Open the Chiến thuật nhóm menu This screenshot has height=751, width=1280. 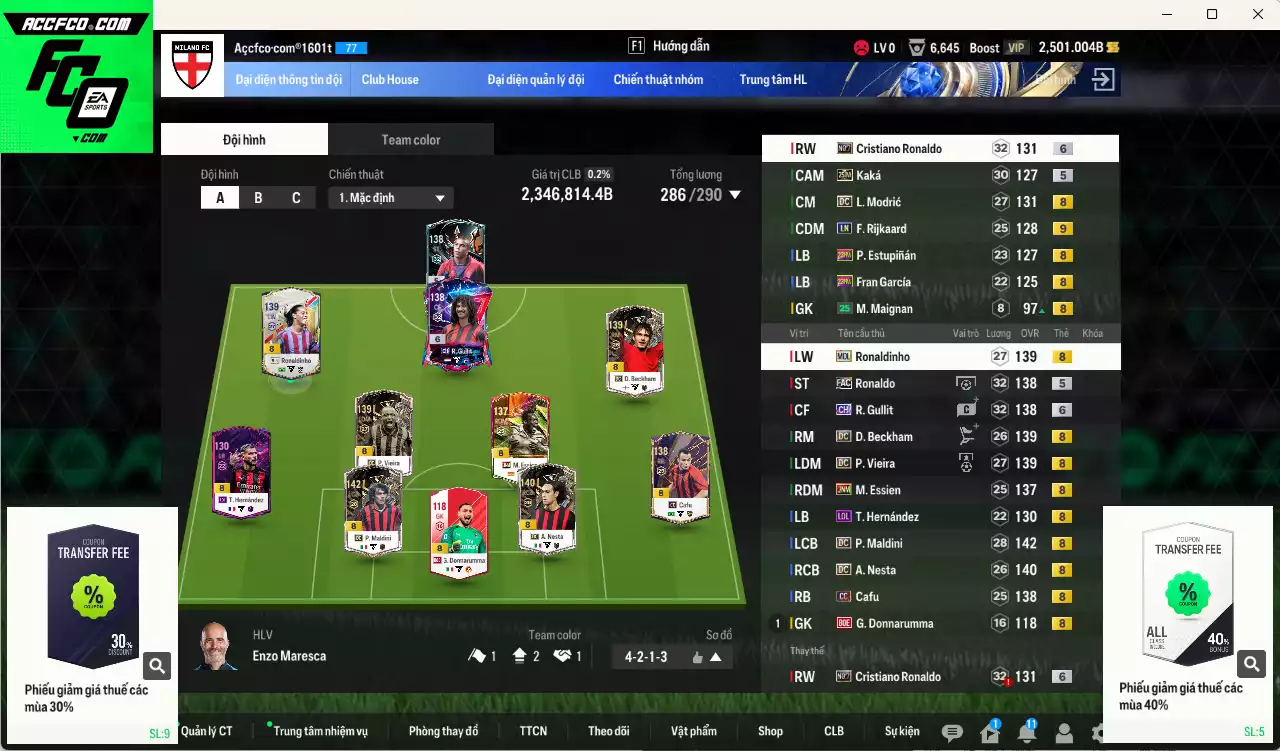tap(658, 79)
